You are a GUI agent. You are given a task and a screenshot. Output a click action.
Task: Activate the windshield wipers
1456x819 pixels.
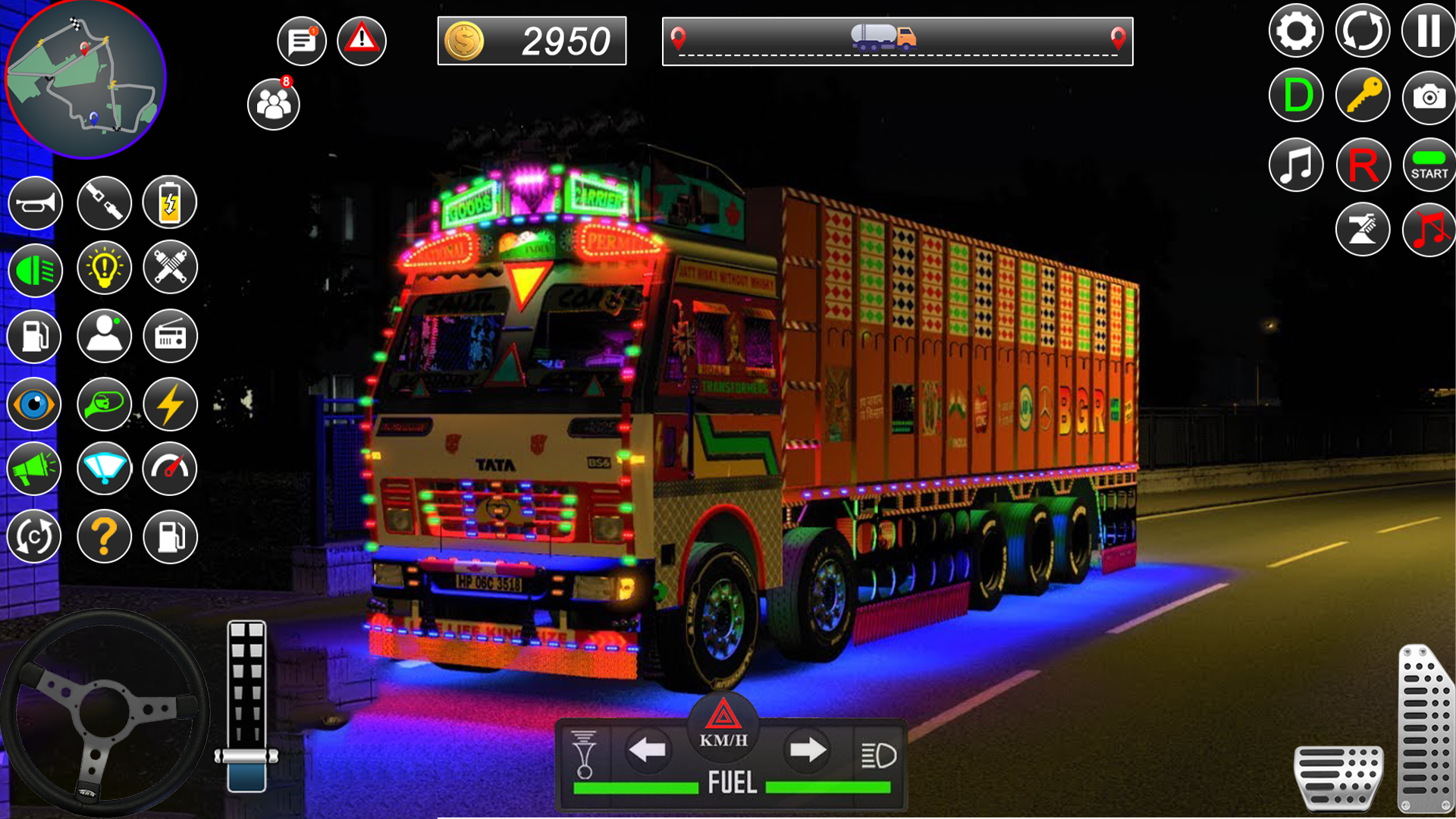(105, 469)
